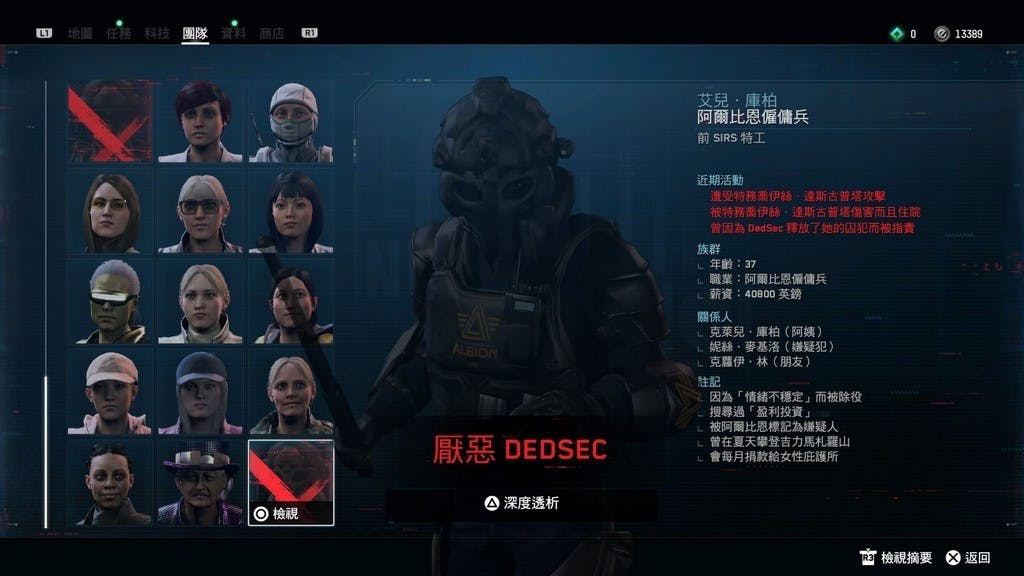The image size is (1024, 576).
Task: Select the masked operative in the white cap
Action: click(291, 122)
